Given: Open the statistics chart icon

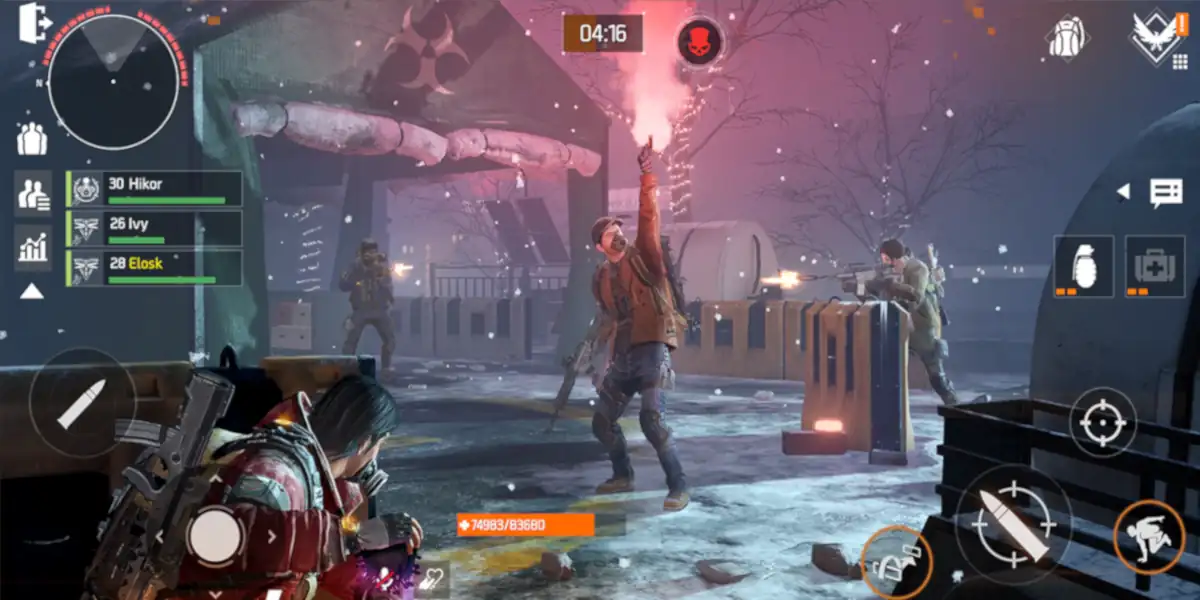Looking at the screenshot, I should click(x=33, y=246).
